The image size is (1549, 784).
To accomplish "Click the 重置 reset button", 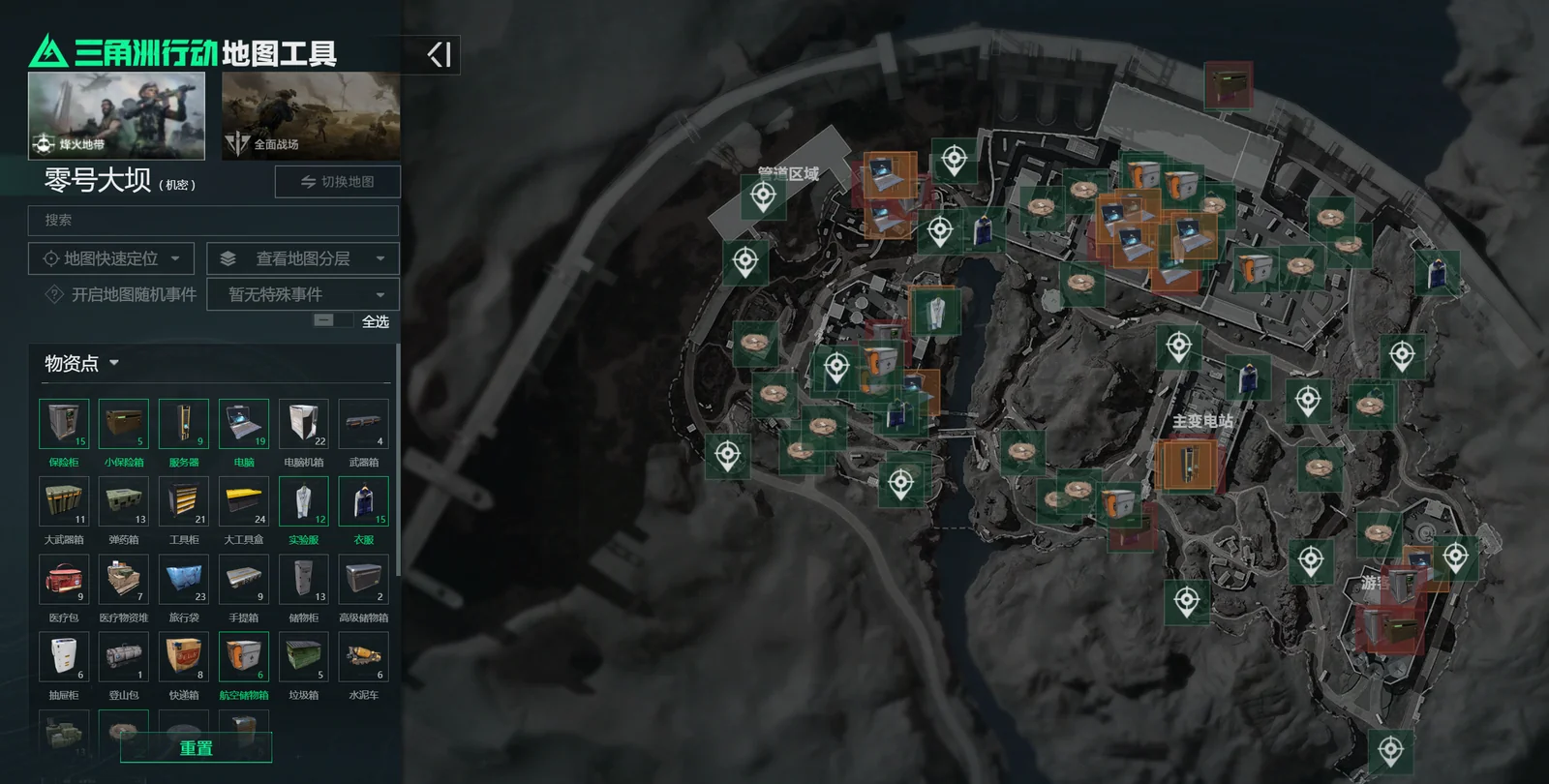I will pos(196,747).
